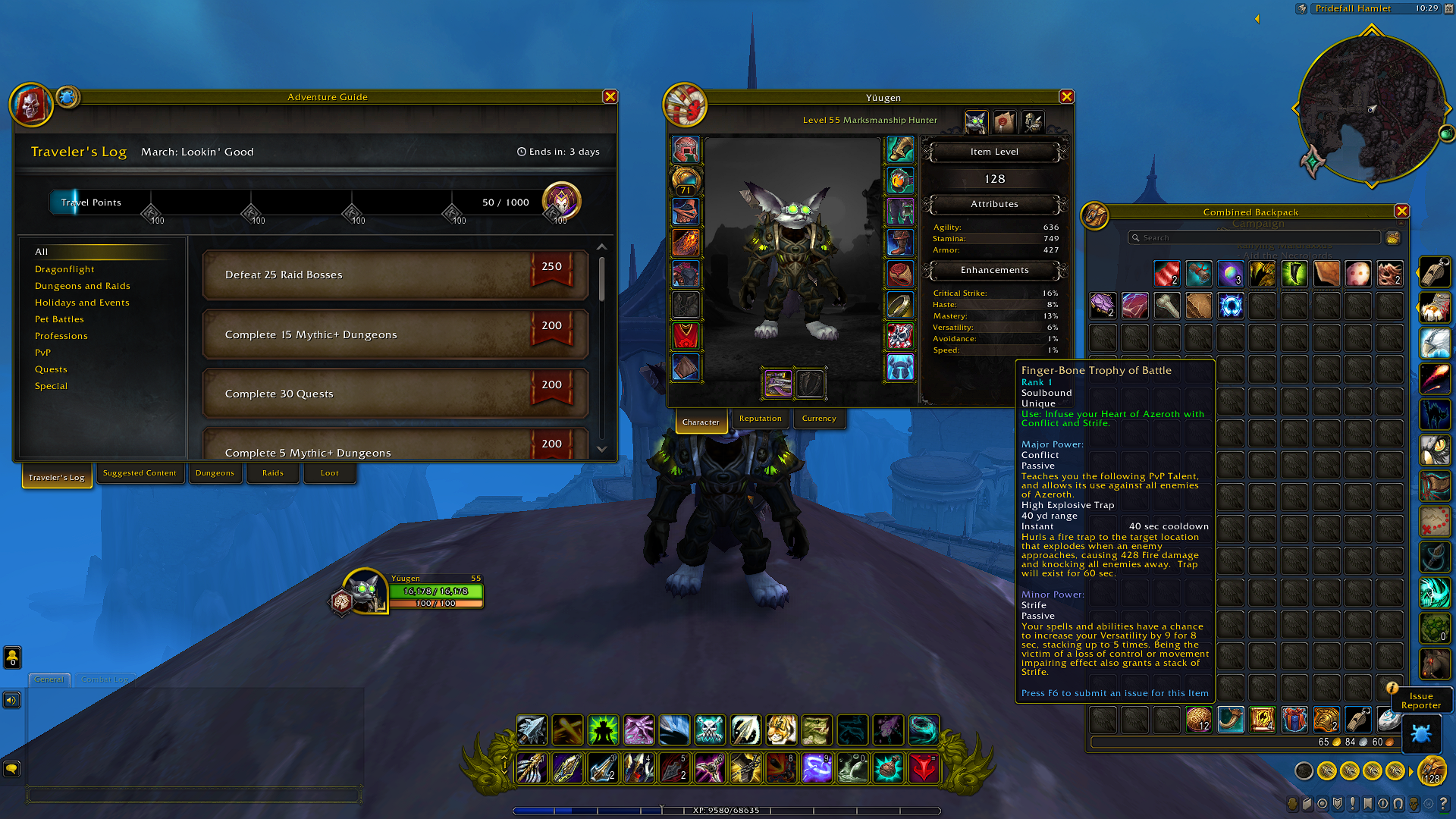The height and width of the screenshot is (819, 1456).
Task: Select the Quests category filter
Action: tap(51, 369)
